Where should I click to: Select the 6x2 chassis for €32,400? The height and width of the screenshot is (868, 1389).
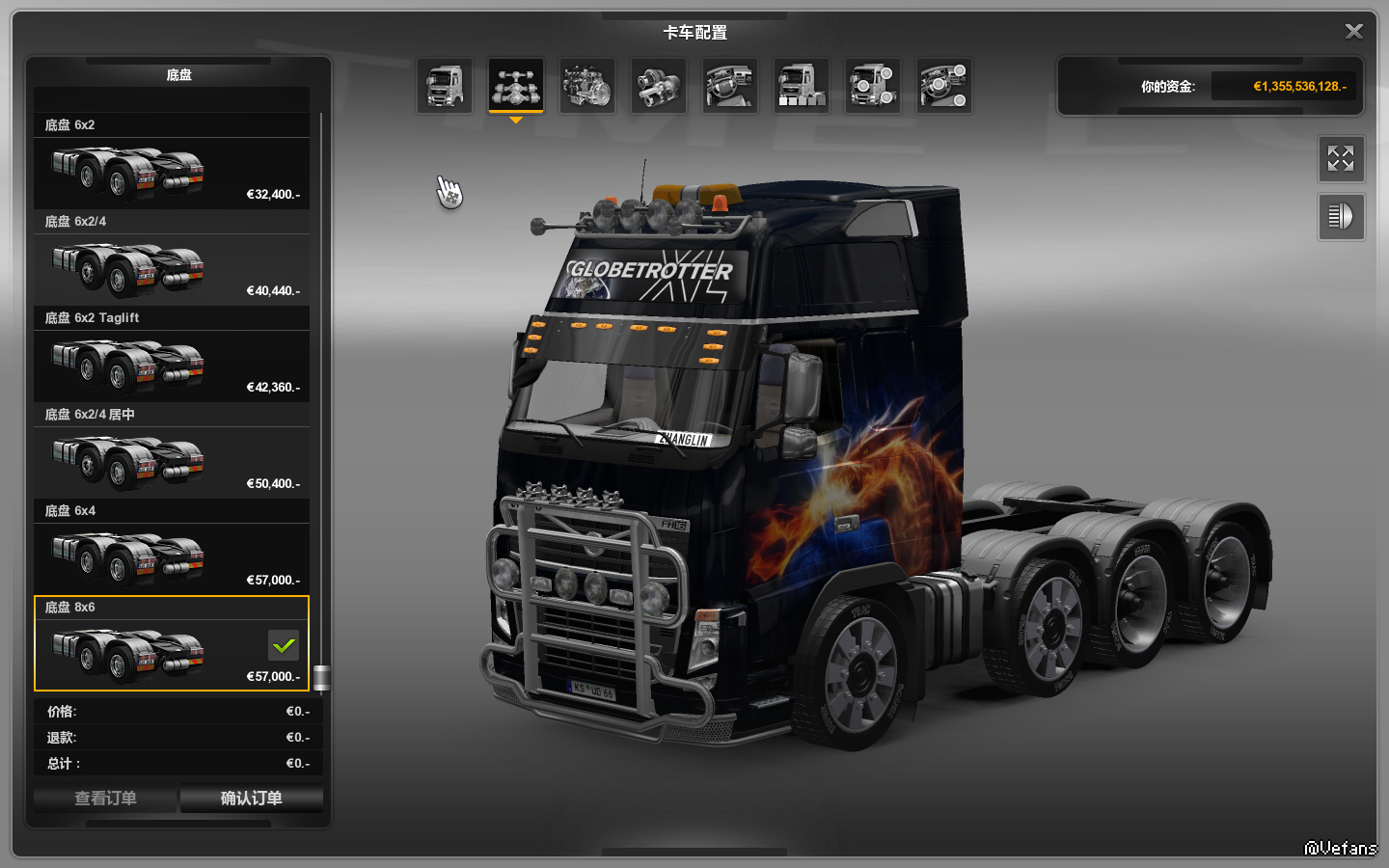click(x=172, y=173)
